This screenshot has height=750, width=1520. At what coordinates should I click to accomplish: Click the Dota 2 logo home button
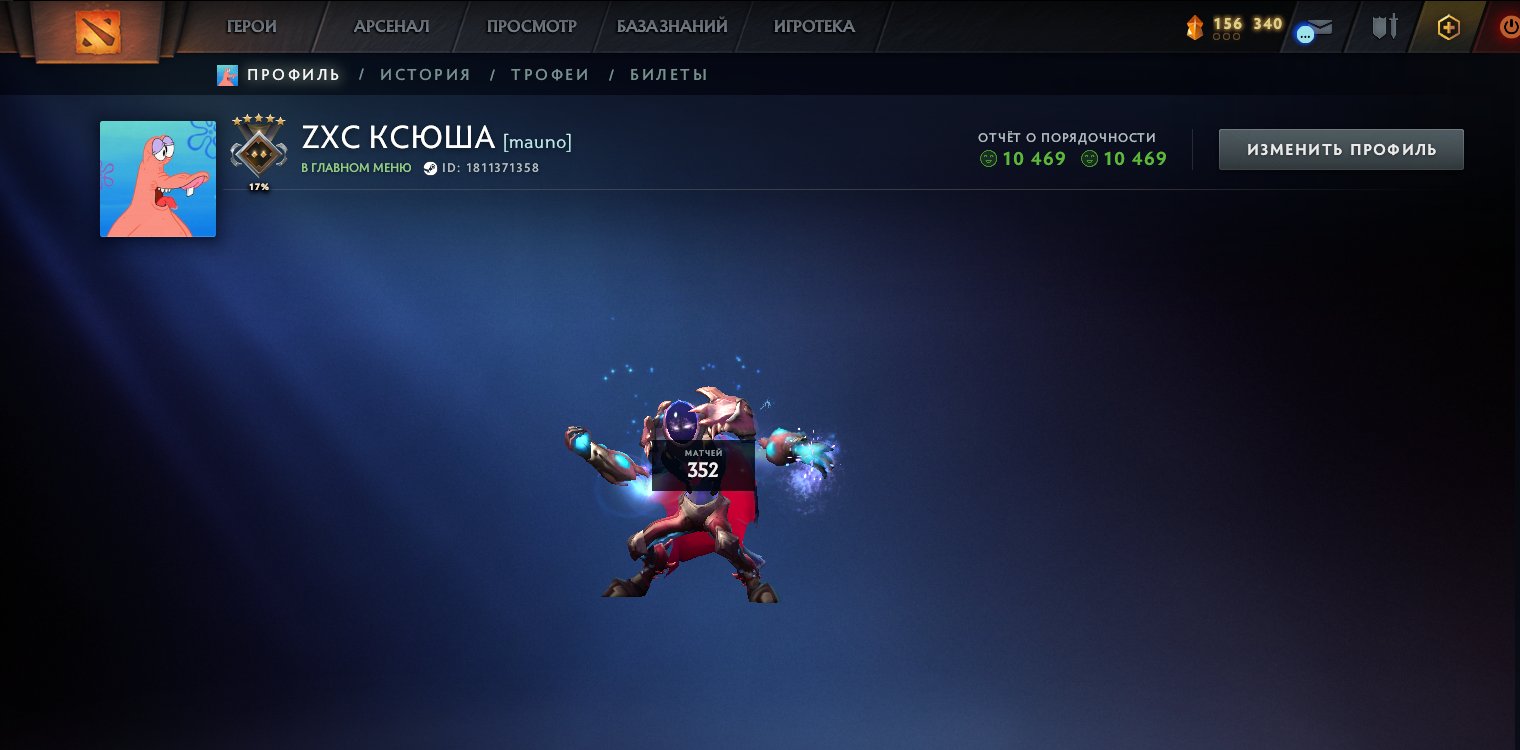[97, 31]
